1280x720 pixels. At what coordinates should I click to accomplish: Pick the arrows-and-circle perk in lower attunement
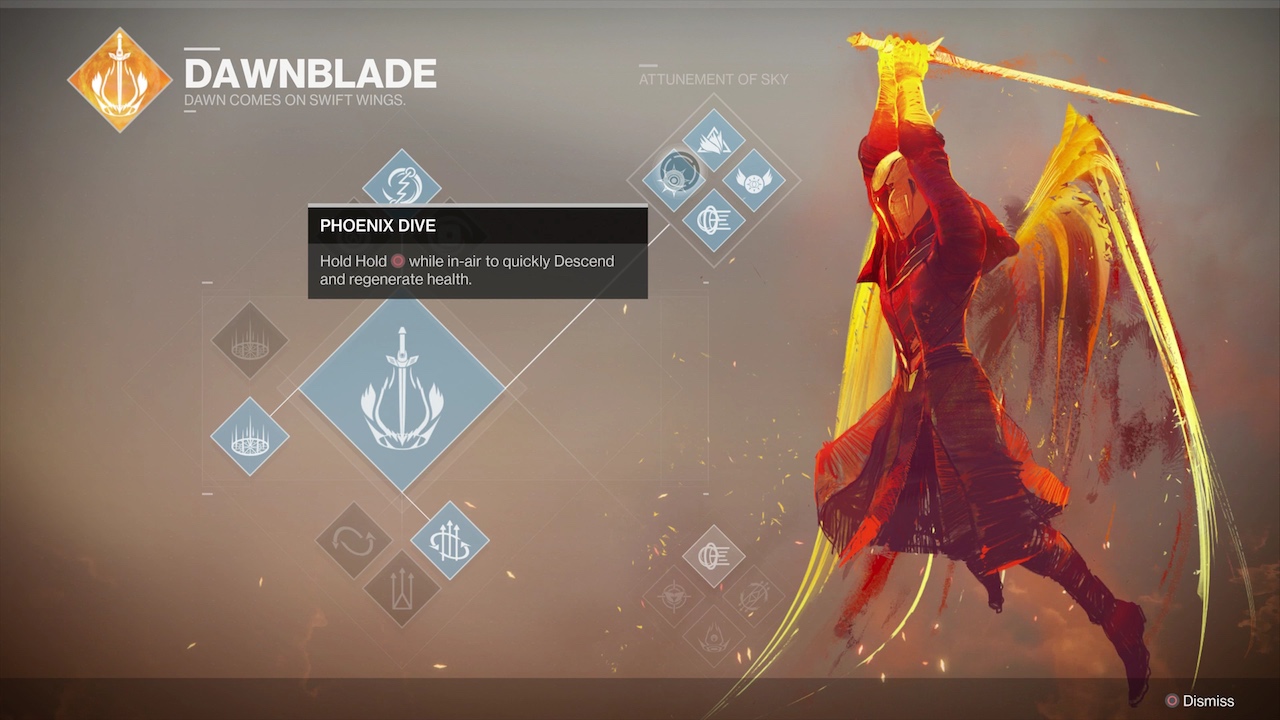point(752,597)
